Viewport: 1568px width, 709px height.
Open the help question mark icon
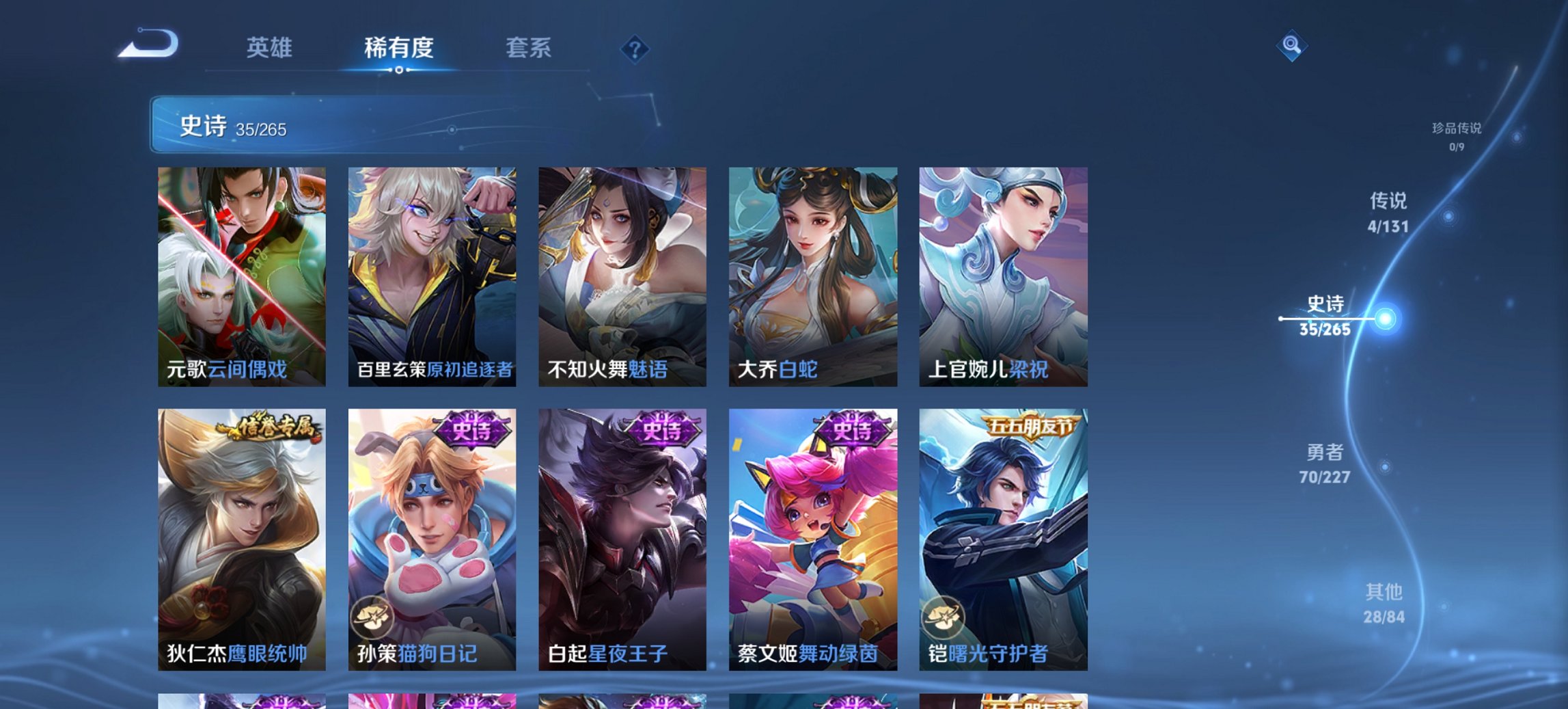point(635,50)
